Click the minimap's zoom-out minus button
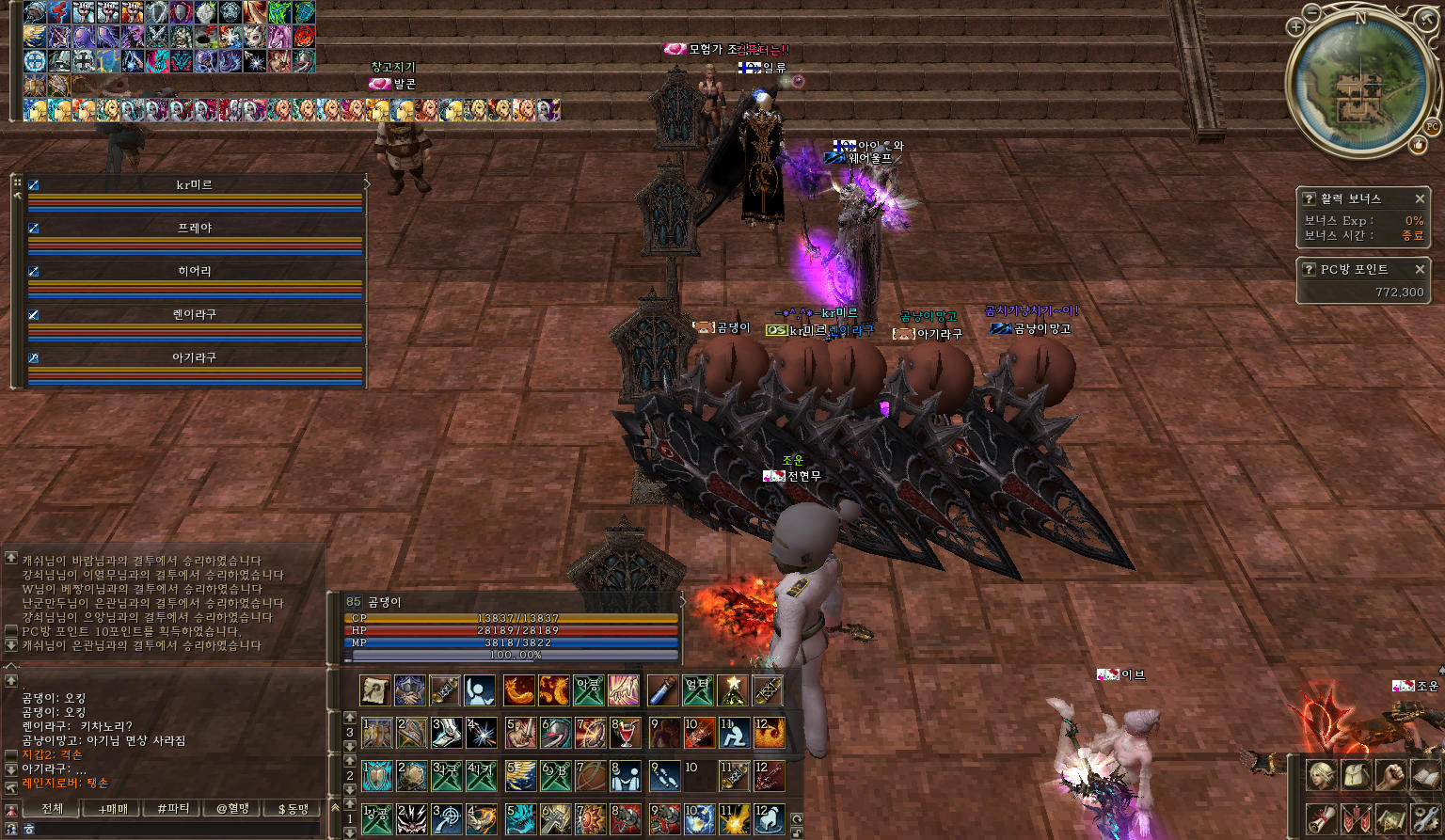The width and height of the screenshot is (1445, 840). coord(1312,13)
